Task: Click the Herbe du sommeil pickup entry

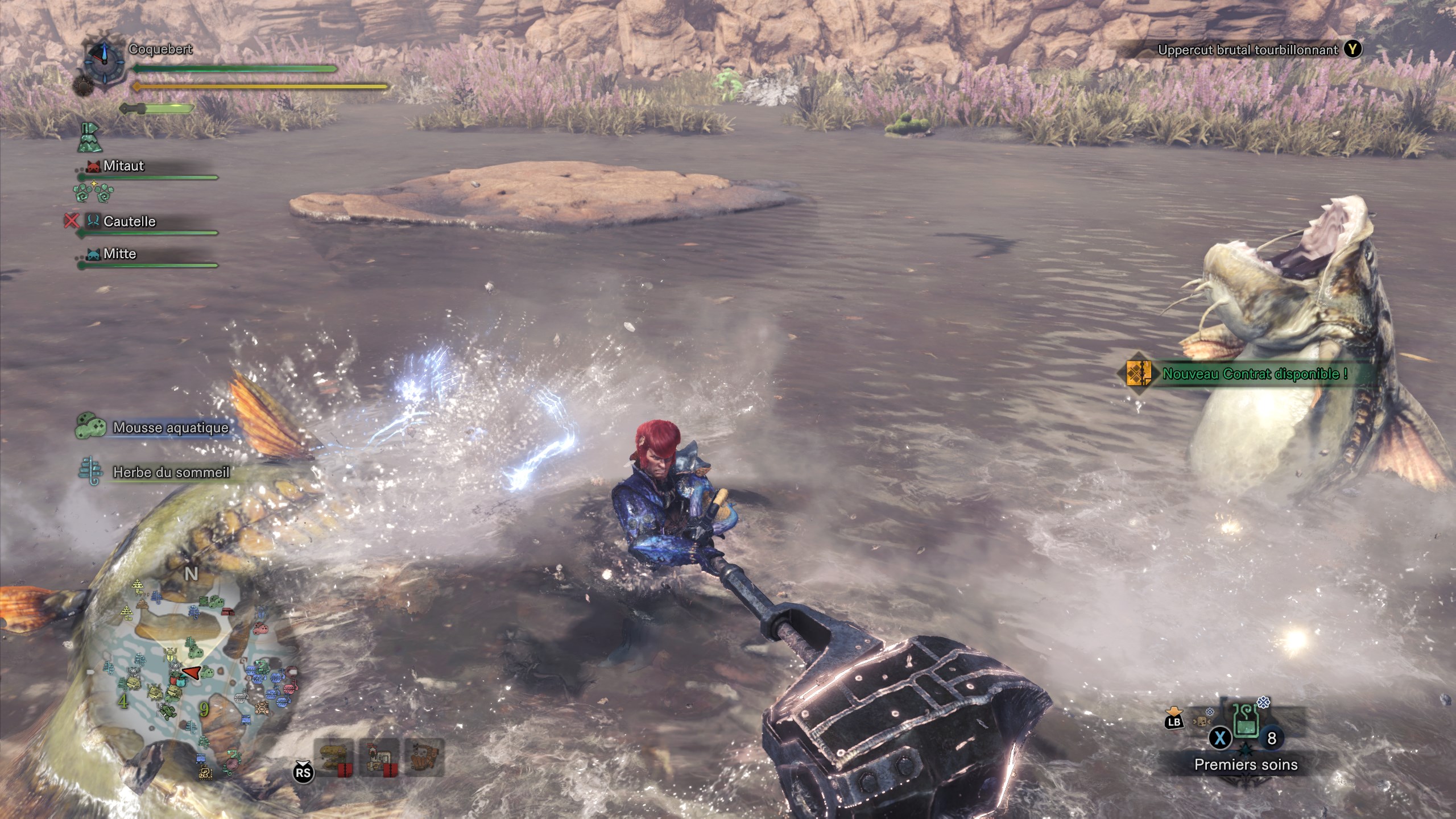Action: click(171, 473)
